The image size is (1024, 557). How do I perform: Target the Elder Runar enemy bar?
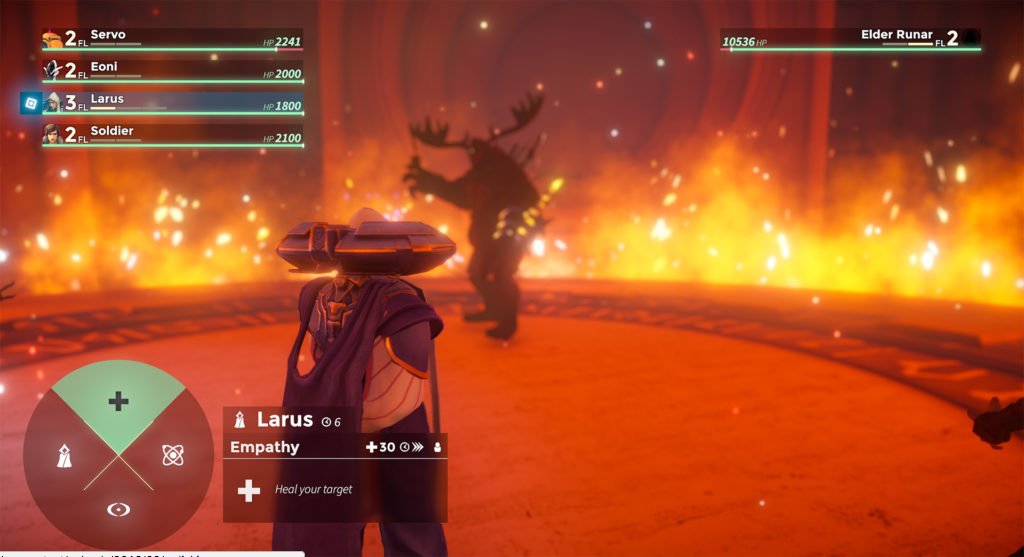click(x=850, y=40)
